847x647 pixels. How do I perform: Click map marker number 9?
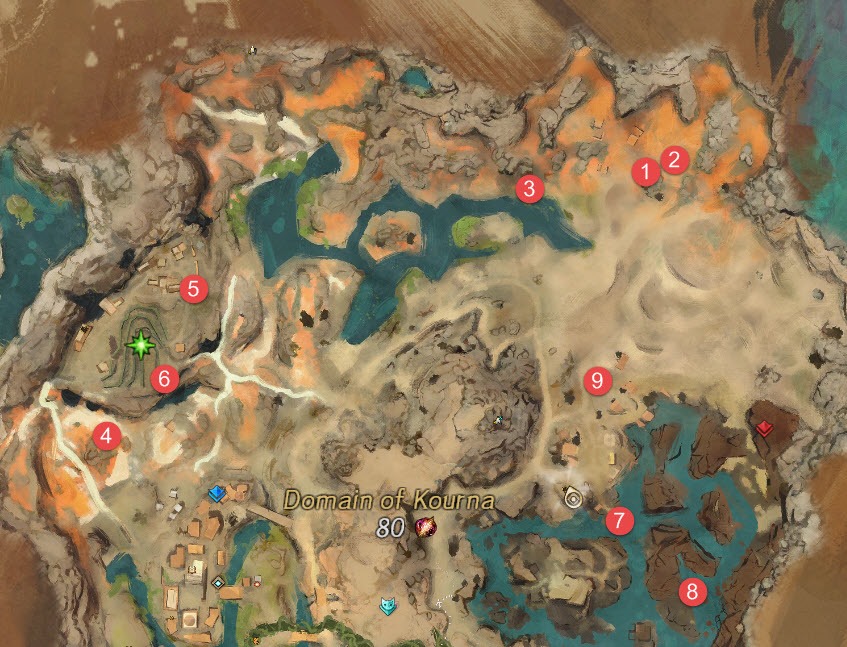(x=598, y=380)
